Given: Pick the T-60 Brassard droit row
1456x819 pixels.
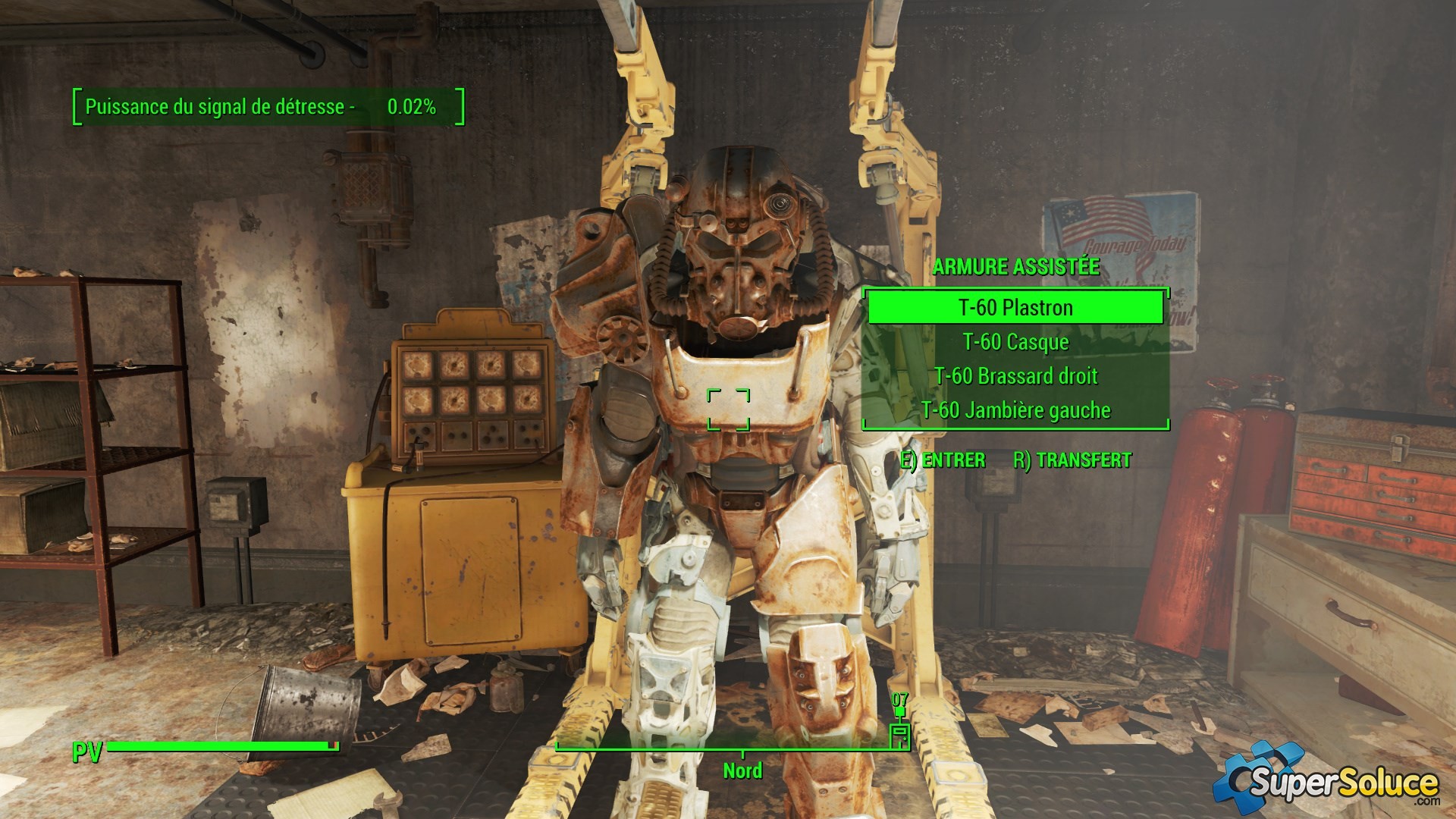Looking at the screenshot, I should click(x=1015, y=376).
